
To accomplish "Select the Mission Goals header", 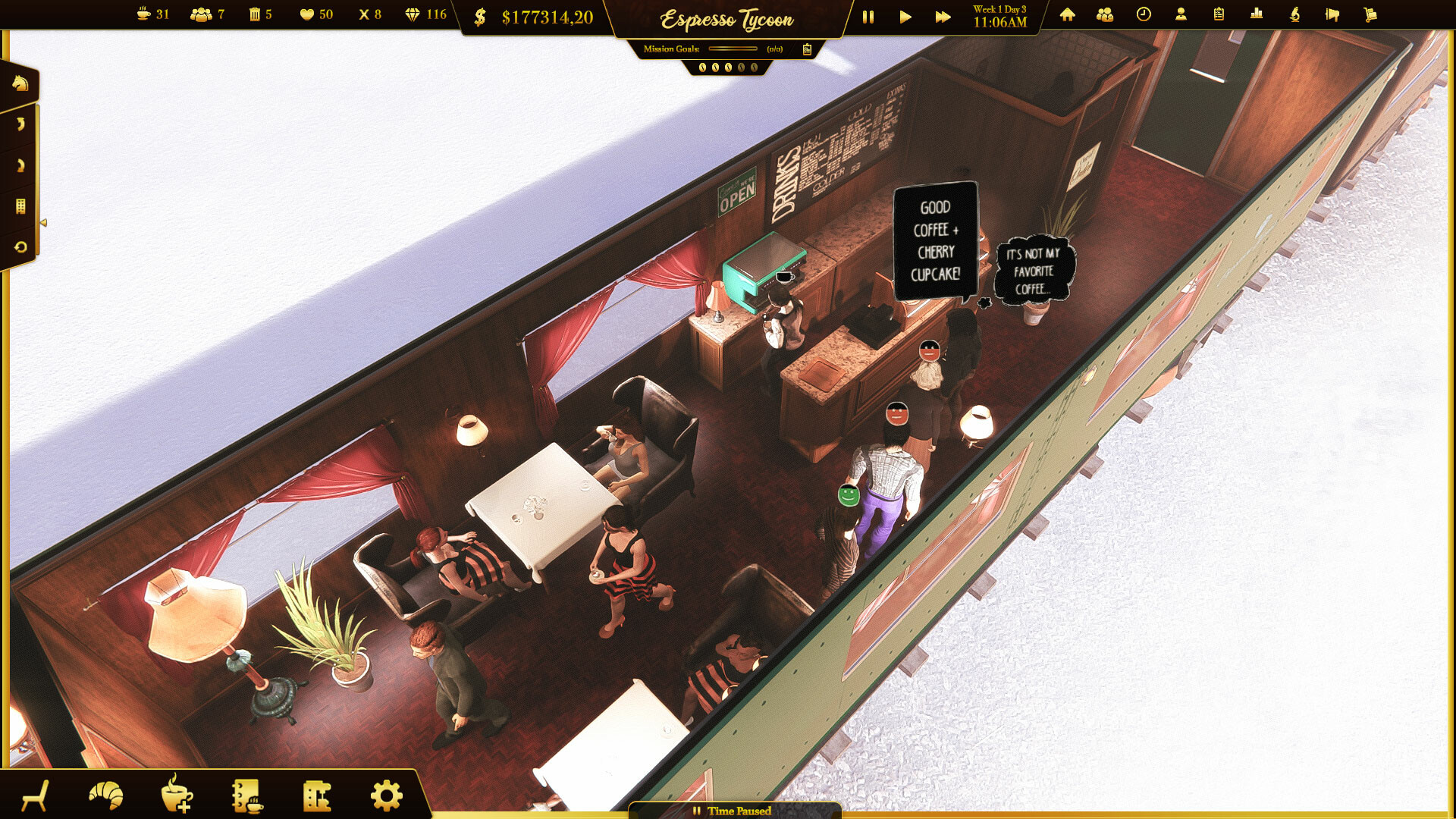I will pos(670,49).
